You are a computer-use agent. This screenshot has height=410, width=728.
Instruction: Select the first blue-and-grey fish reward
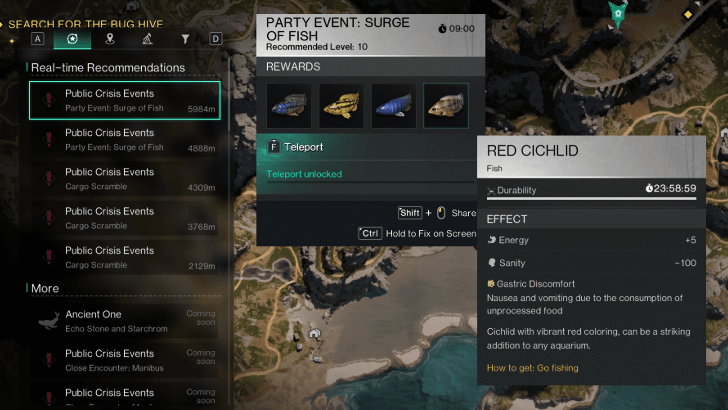[x=289, y=105]
